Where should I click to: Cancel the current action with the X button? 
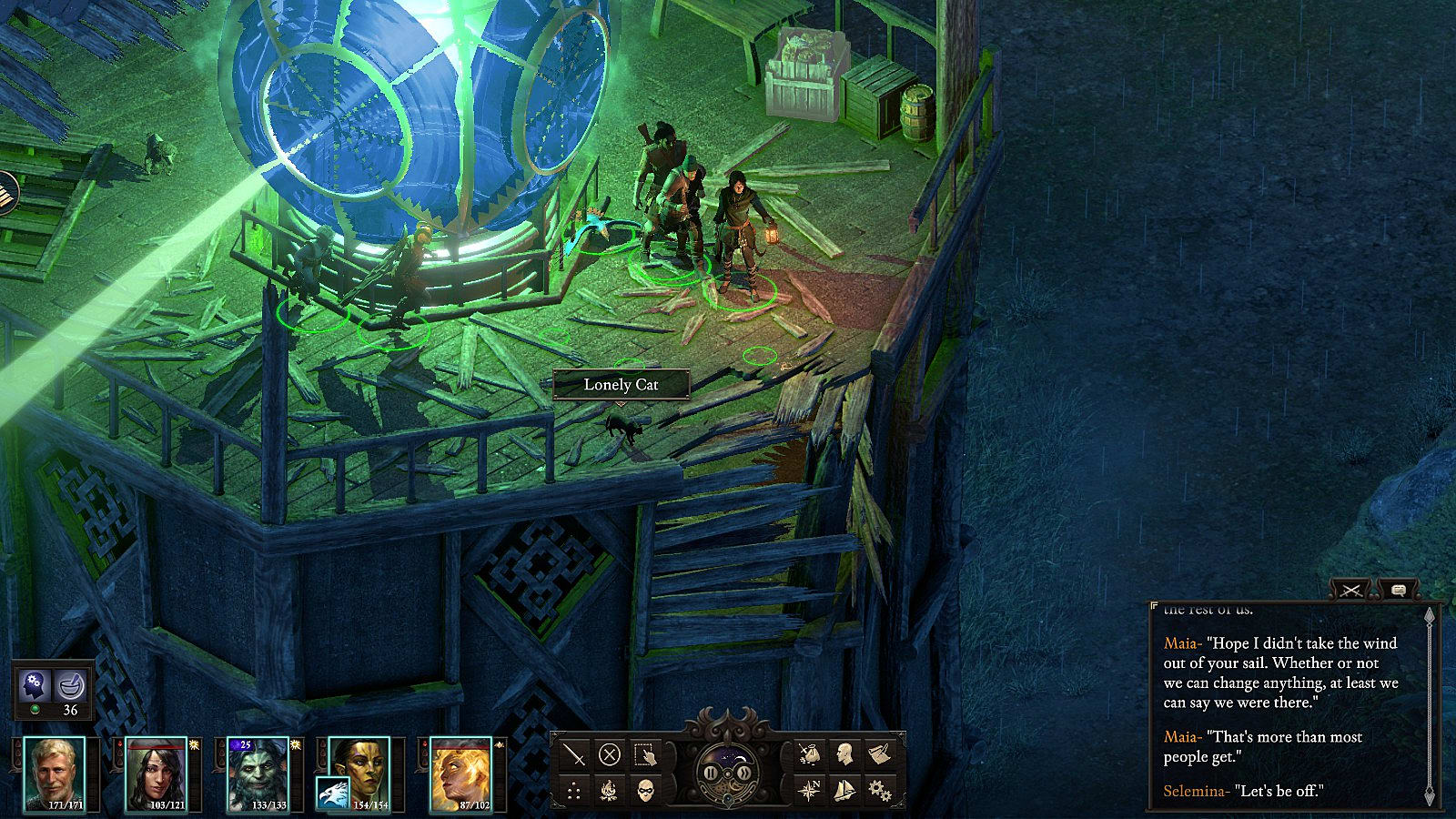point(610,754)
